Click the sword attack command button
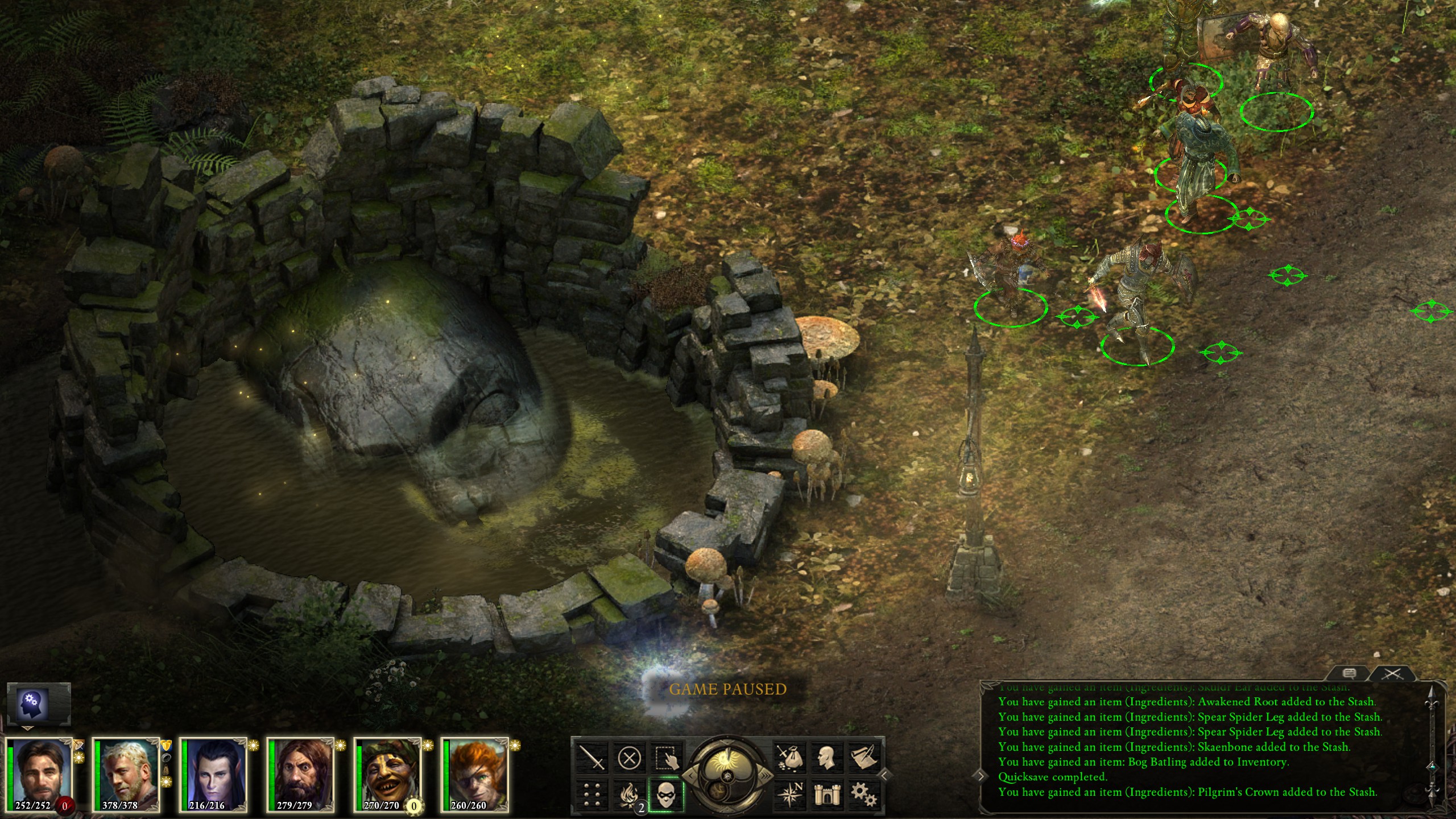 pyautogui.click(x=592, y=758)
